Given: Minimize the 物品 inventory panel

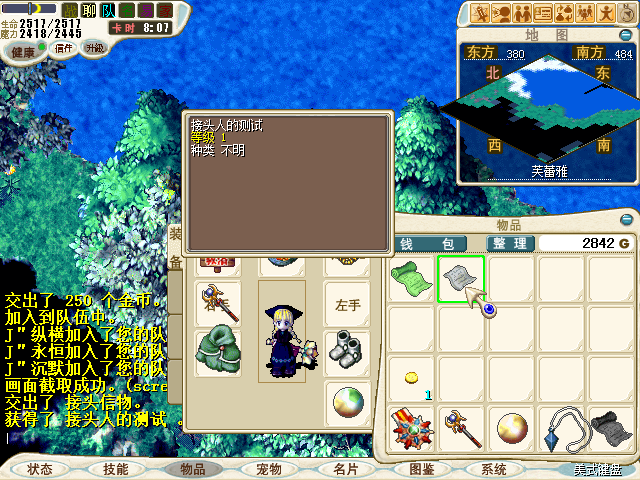Looking at the screenshot, I should [627, 220].
